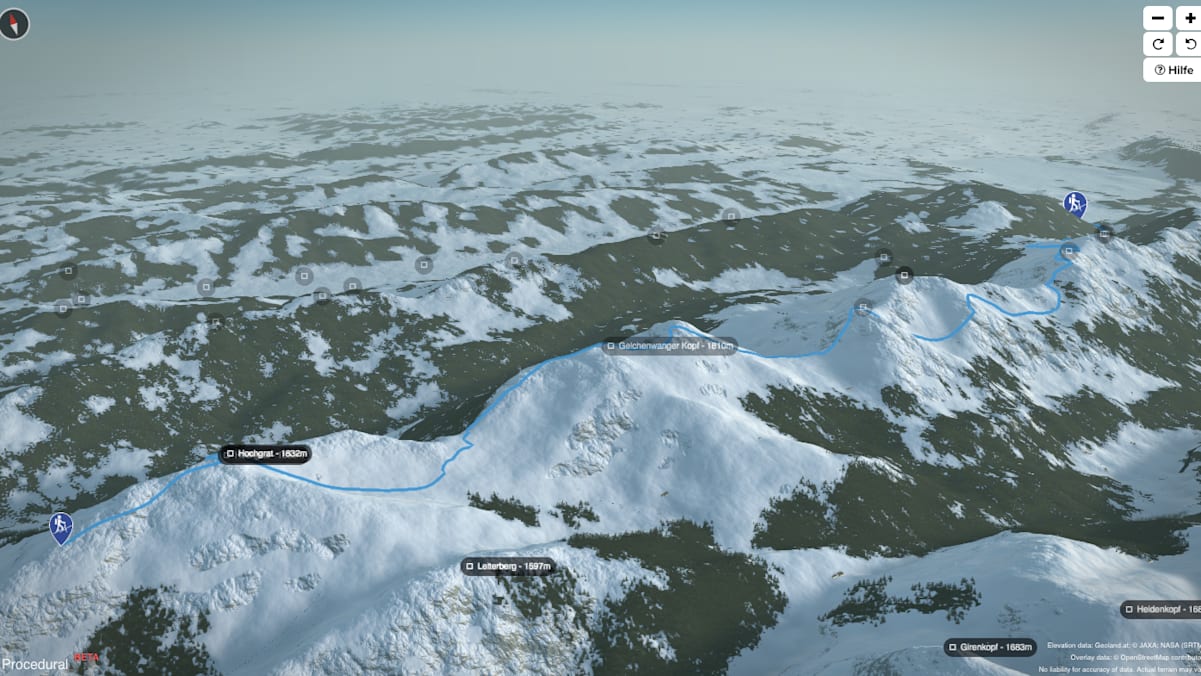Select the Girenkopf 1683m label
Image resolution: width=1201 pixels, height=676 pixels.
point(989,647)
